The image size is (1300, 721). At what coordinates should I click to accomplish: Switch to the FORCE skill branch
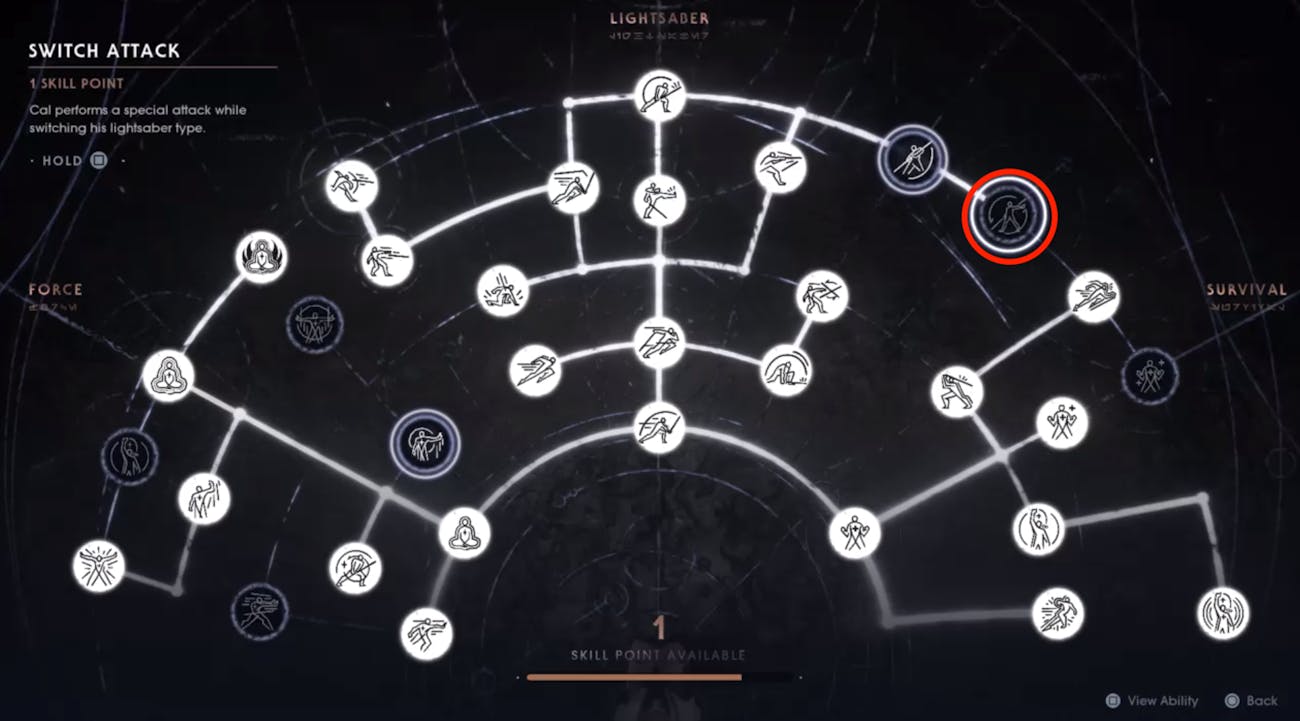55,289
